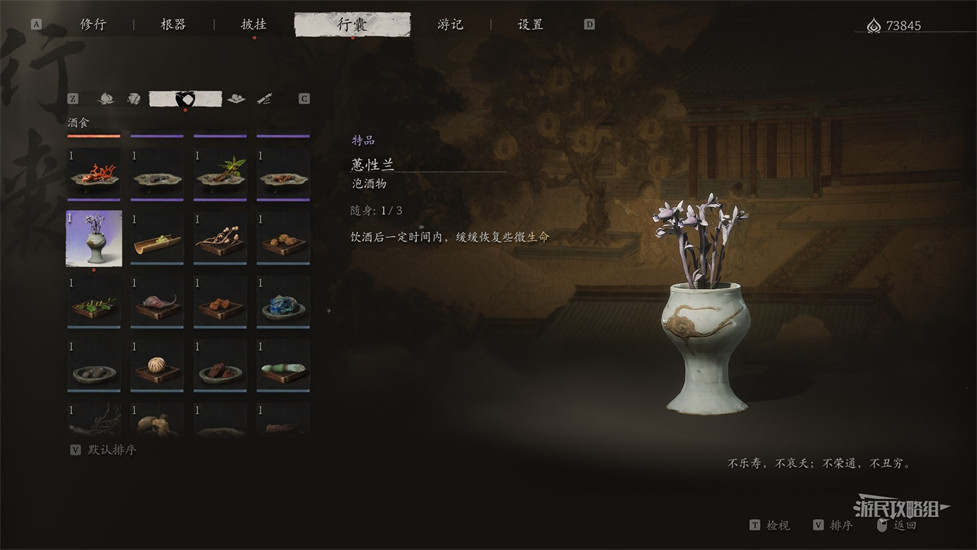Click the 默认排序 default sort option
Image resolution: width=977 pixels, height=550 pixels.
tap(111, 450)
